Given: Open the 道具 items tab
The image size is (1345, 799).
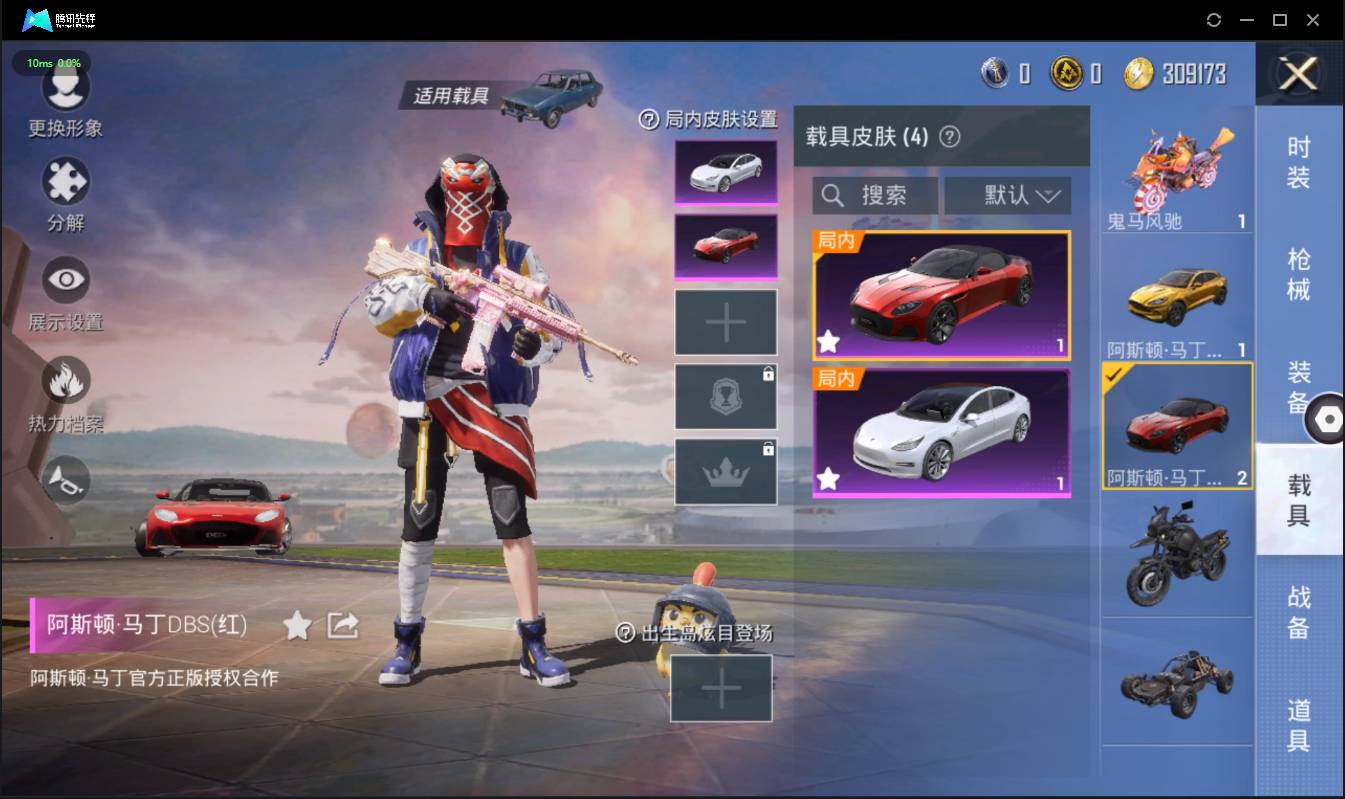Looking at the screenshot, I should tap(1298, 725).
